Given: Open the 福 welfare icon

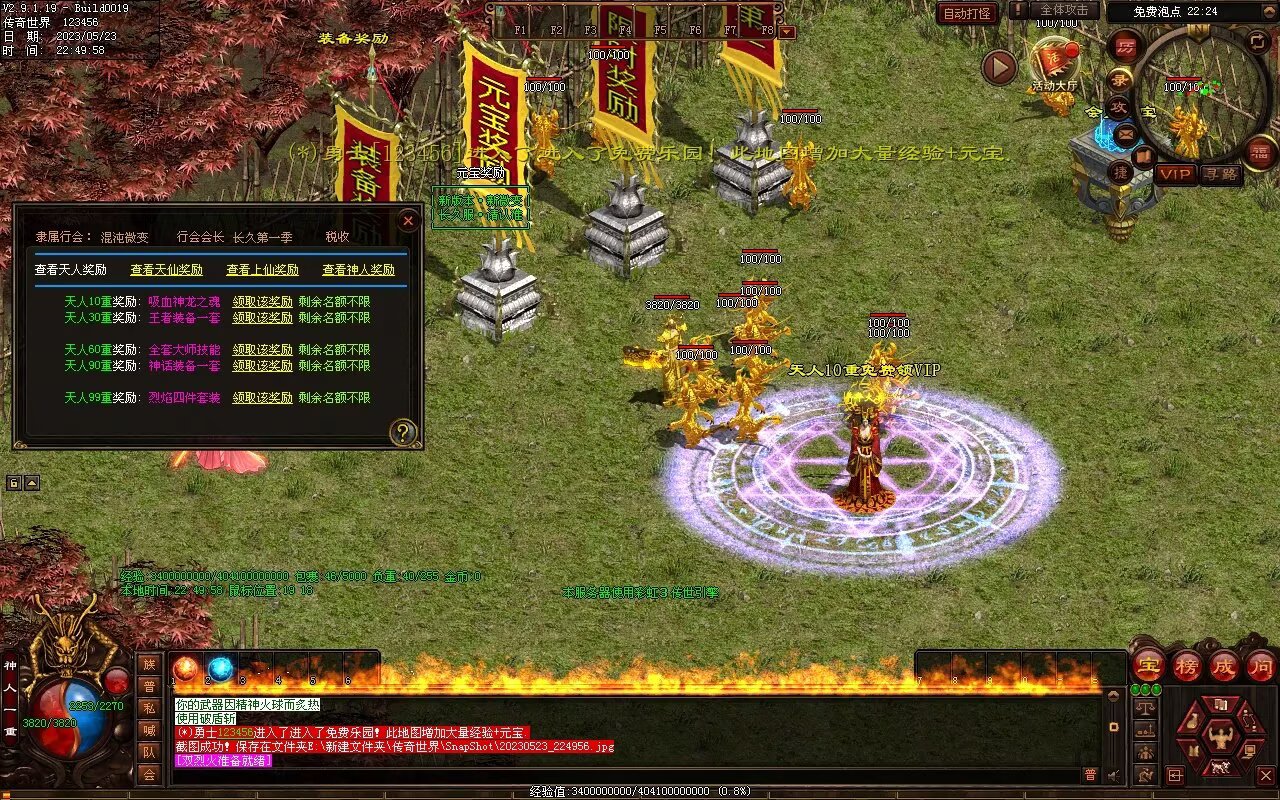Looking at the screenshot, I should coord(1260,152).
